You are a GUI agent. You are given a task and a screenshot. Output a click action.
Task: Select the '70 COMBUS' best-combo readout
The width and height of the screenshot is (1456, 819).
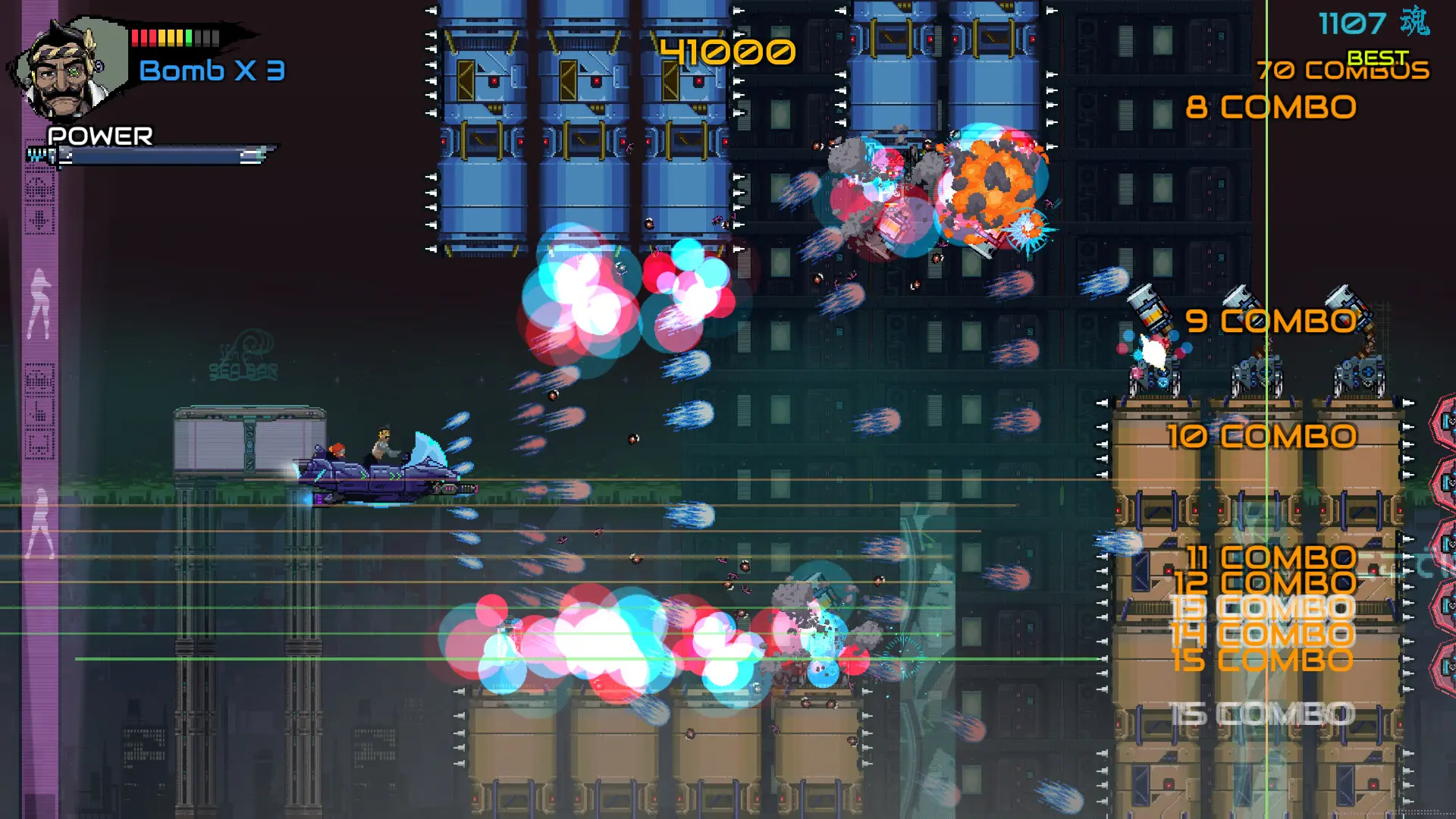click(x=1341, y=72)
